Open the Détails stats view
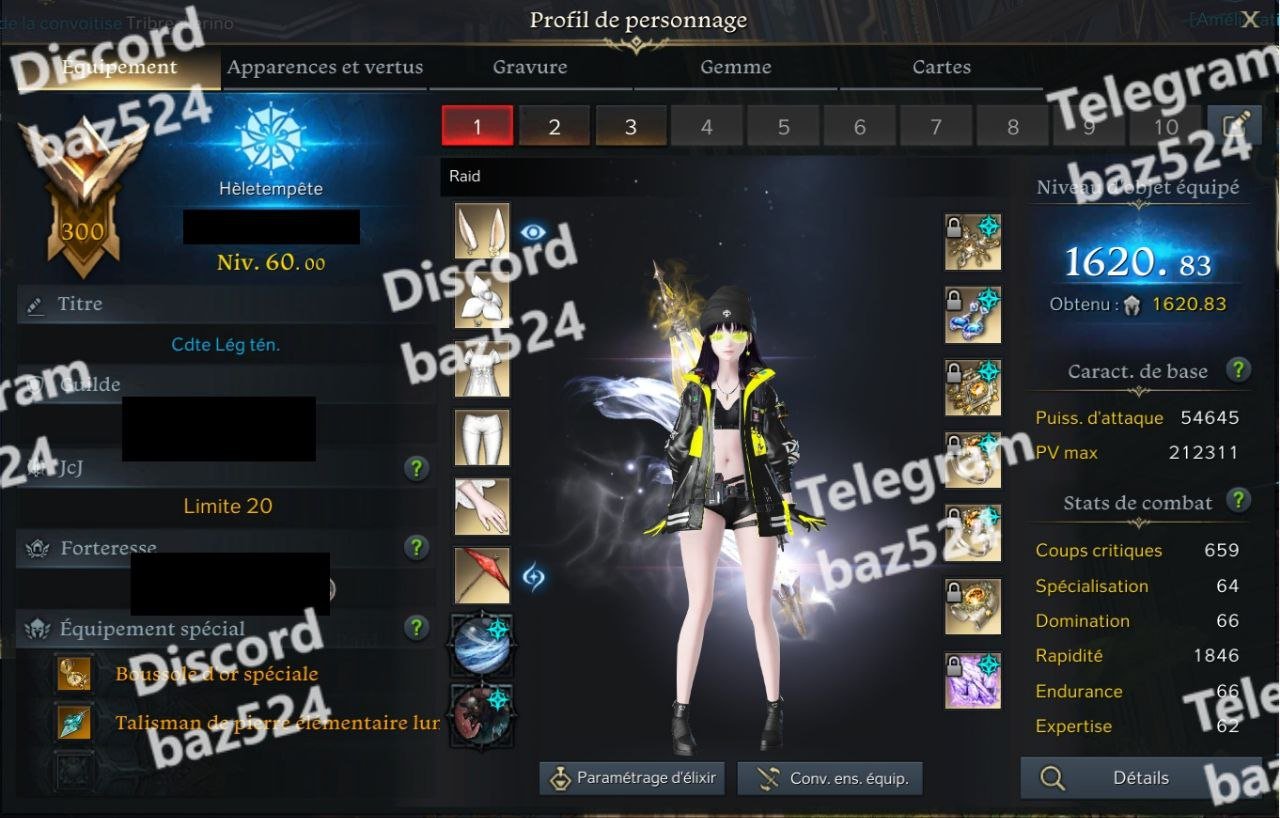This screenshot has height=818, width=1280. pyautogui.click(x=1120, y=778)
